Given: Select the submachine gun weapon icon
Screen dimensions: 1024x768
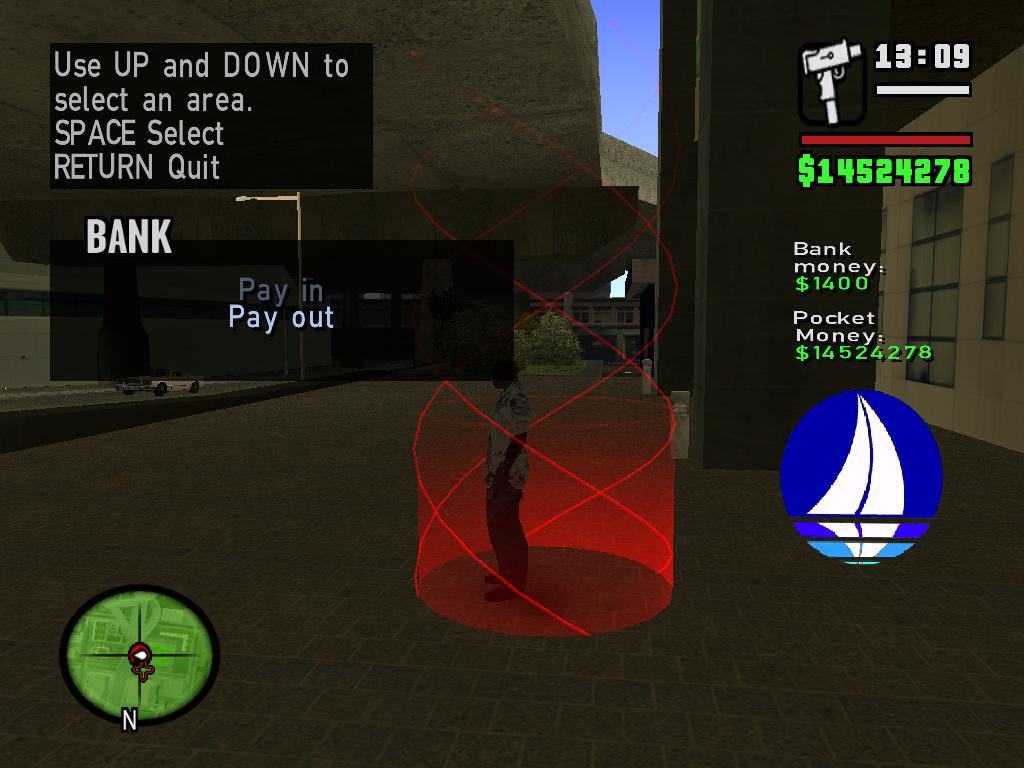Looking at the screenshot, I should (832, 82).
